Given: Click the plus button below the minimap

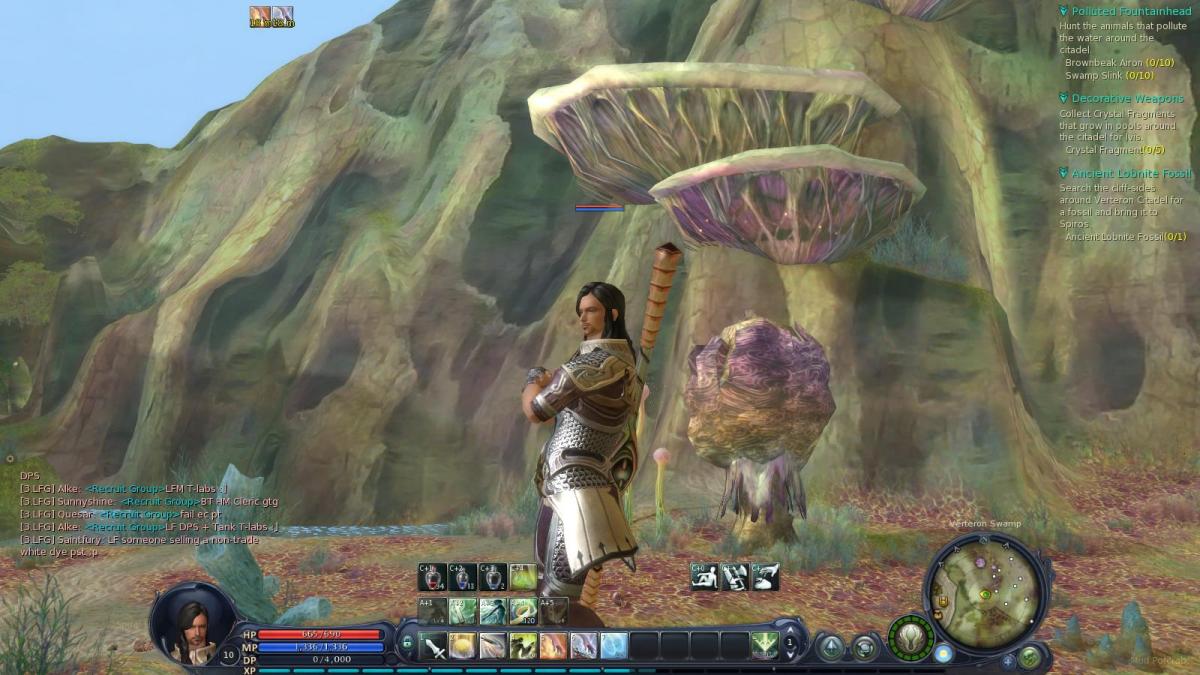Looking at the screenshot, I should click(x=1009, y=661).
